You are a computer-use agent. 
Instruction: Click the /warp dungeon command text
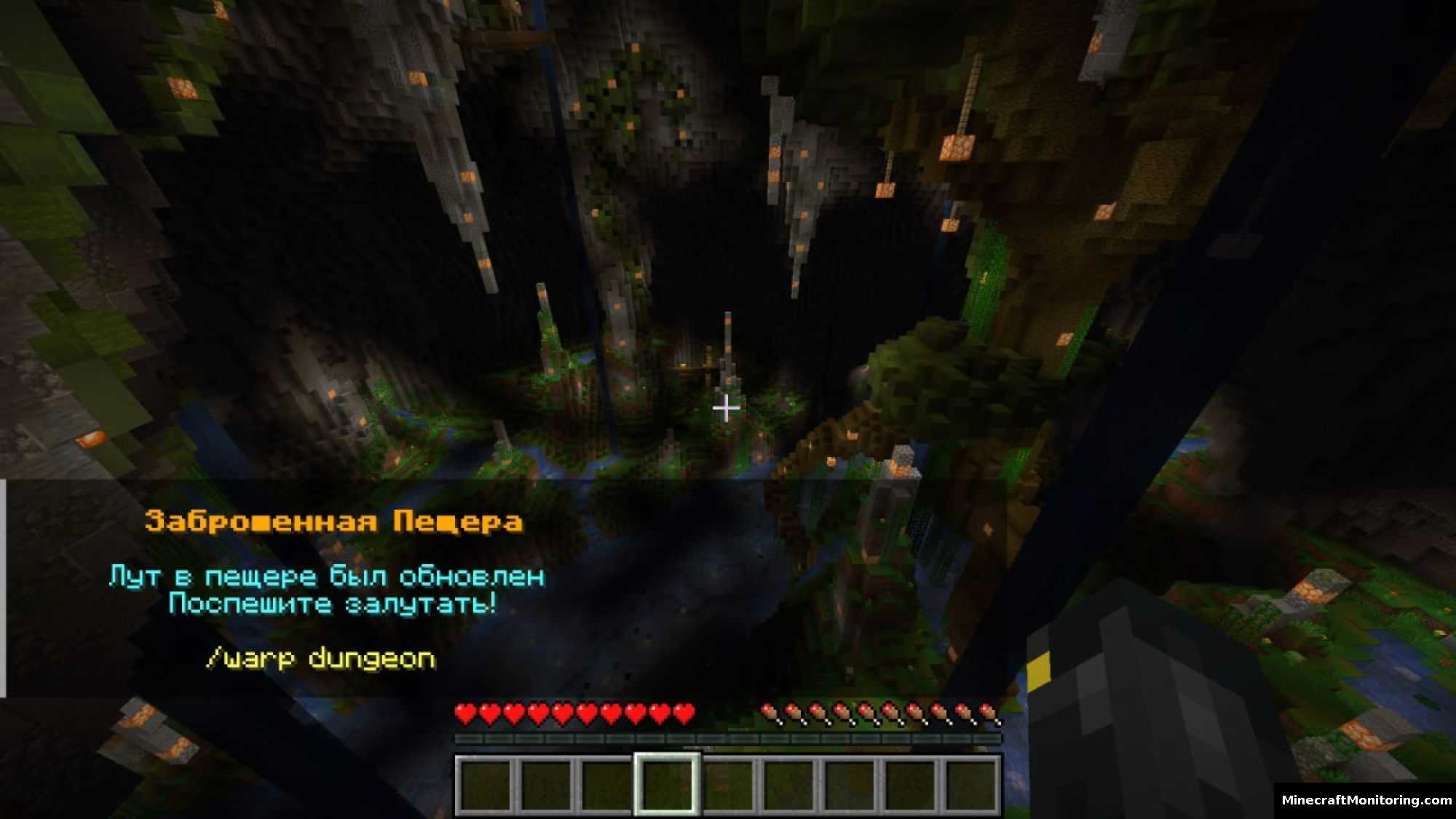pyautogui.click(x=320, y=657)
